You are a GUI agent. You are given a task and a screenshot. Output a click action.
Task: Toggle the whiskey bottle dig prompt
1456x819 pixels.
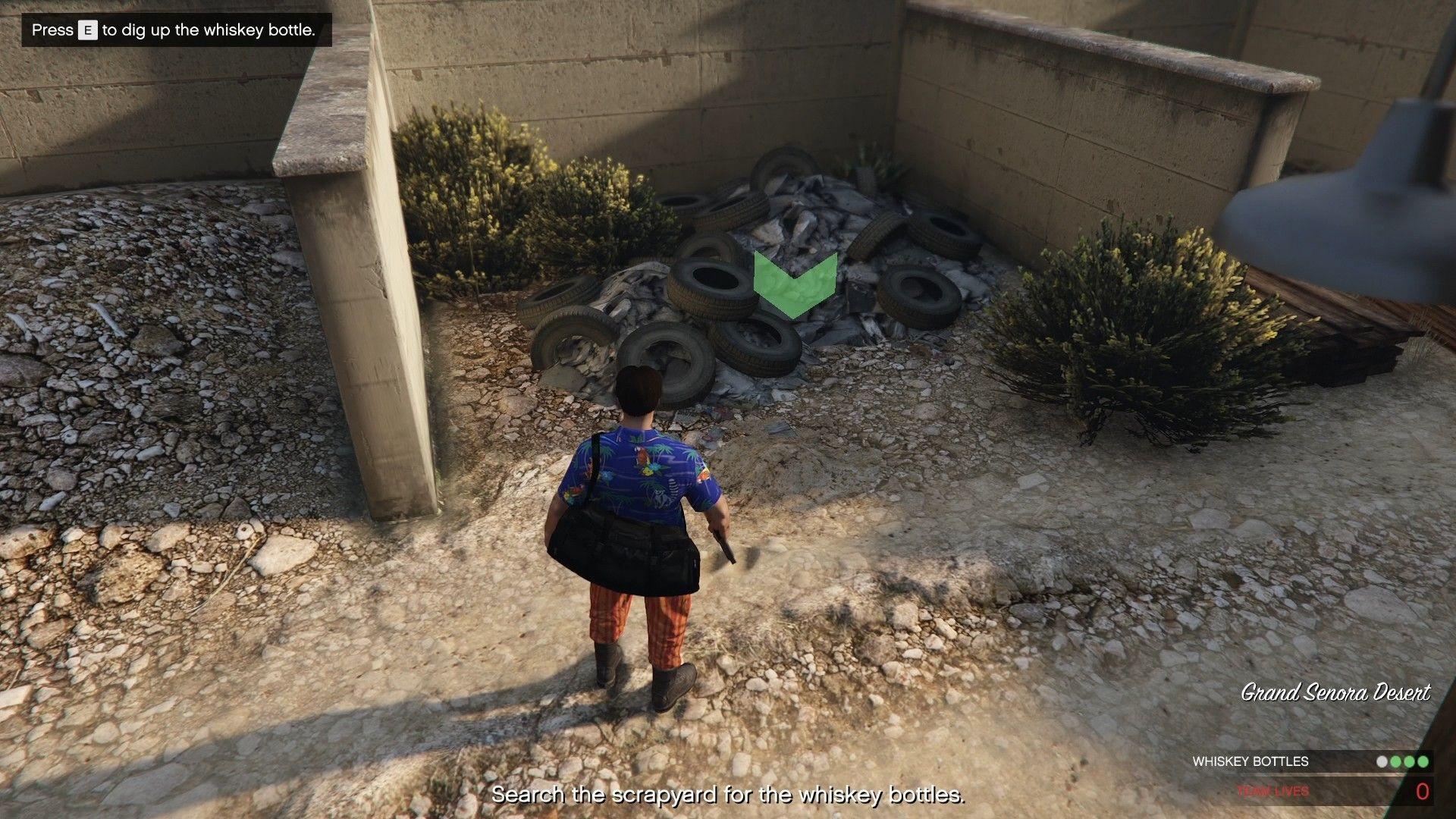pyautogui.click(x=178, y=32)
